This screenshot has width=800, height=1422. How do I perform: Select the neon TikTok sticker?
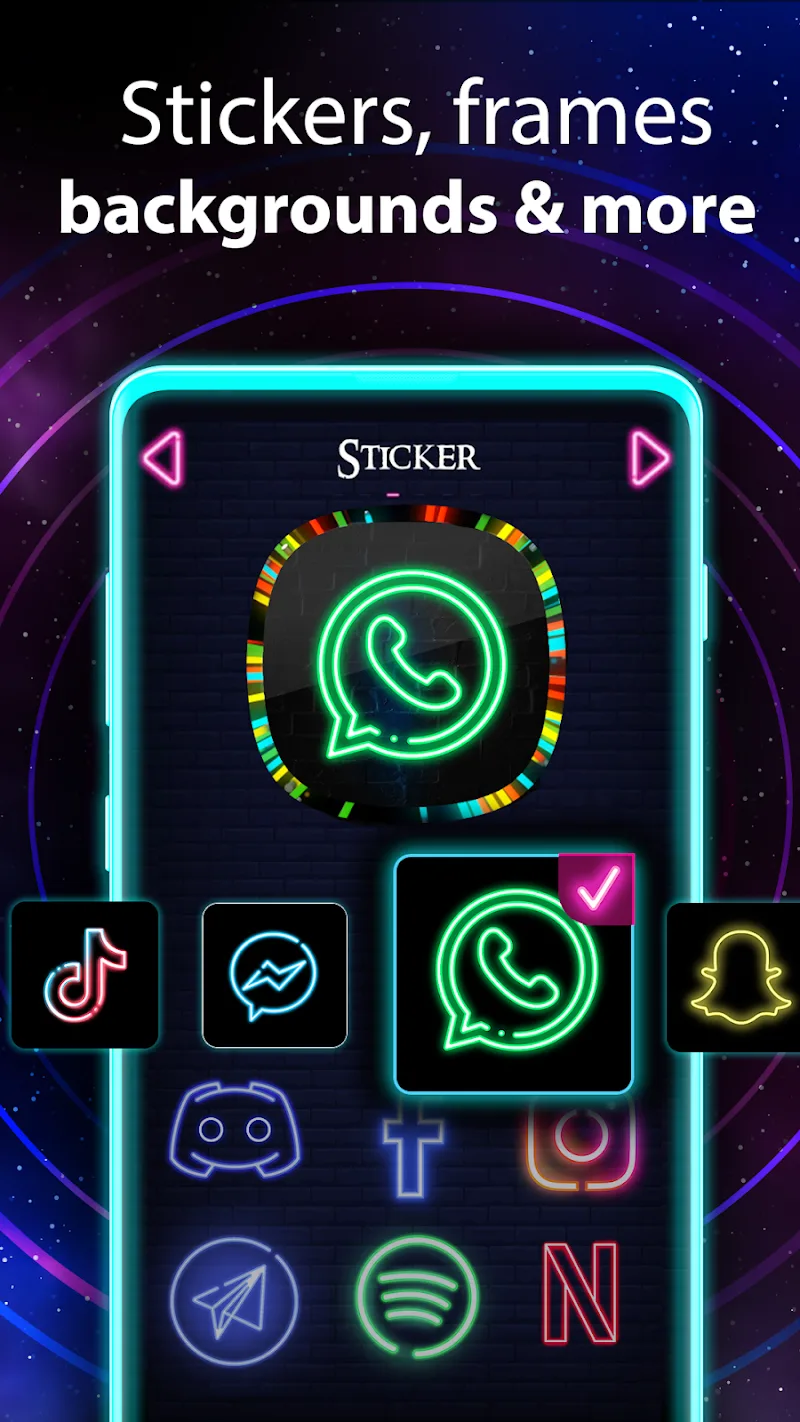point(85,975)
